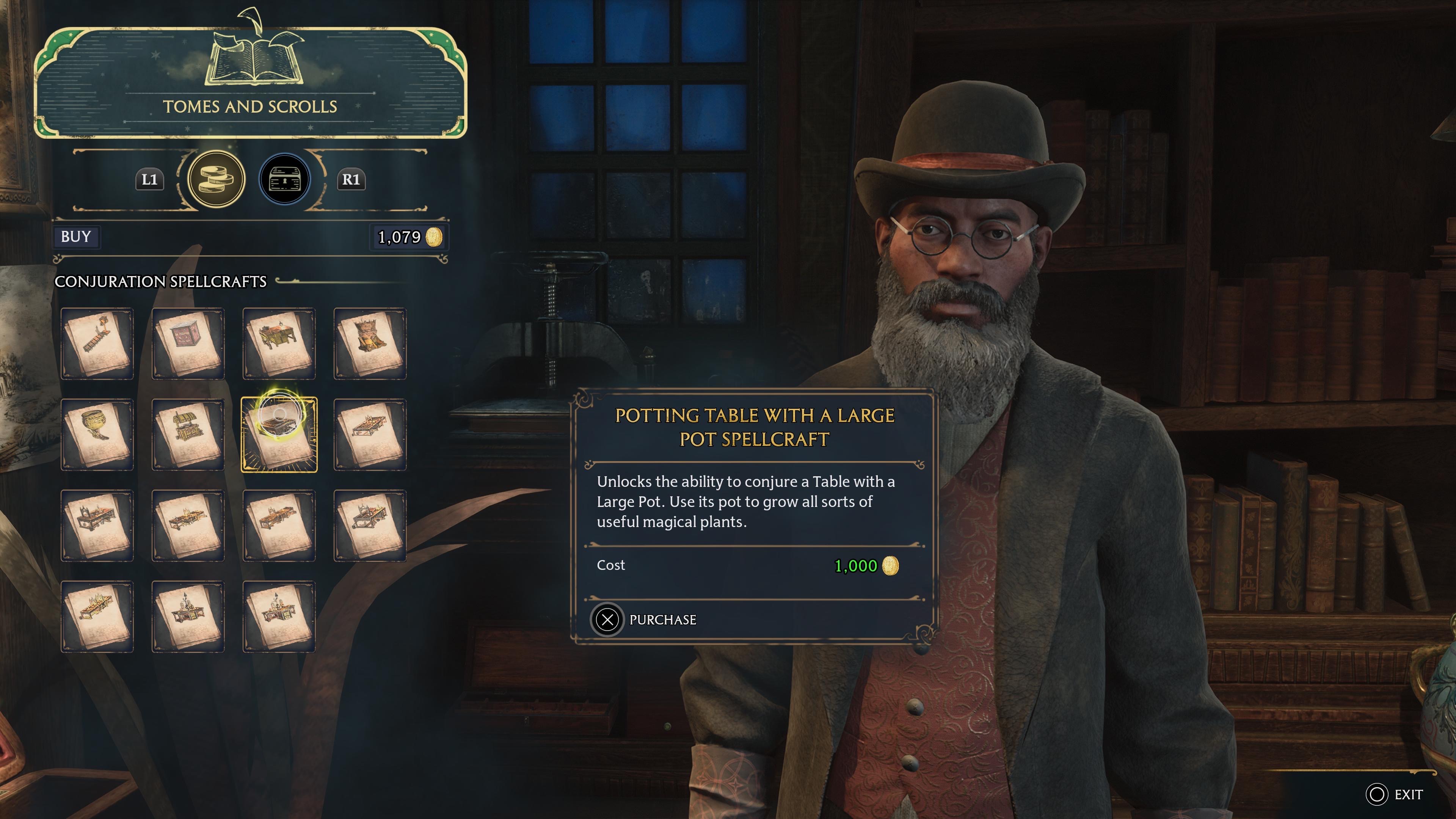This screenshot has width=1456, height=819.
Task: Select the stacked coins Buy icon
Action: click(x=217, y=179)
